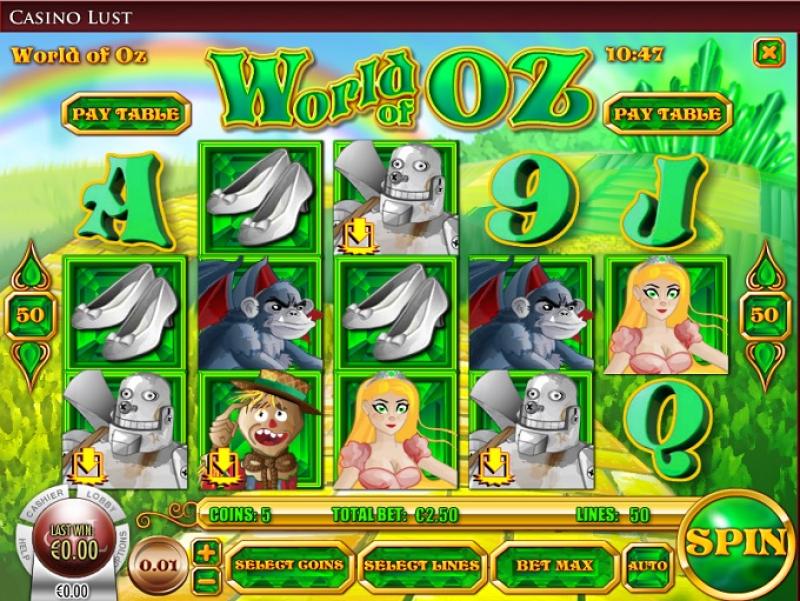Select the left 50 lines indicator
The height and width of the screenshot is (601, 800).
click(x=30, y=315)
